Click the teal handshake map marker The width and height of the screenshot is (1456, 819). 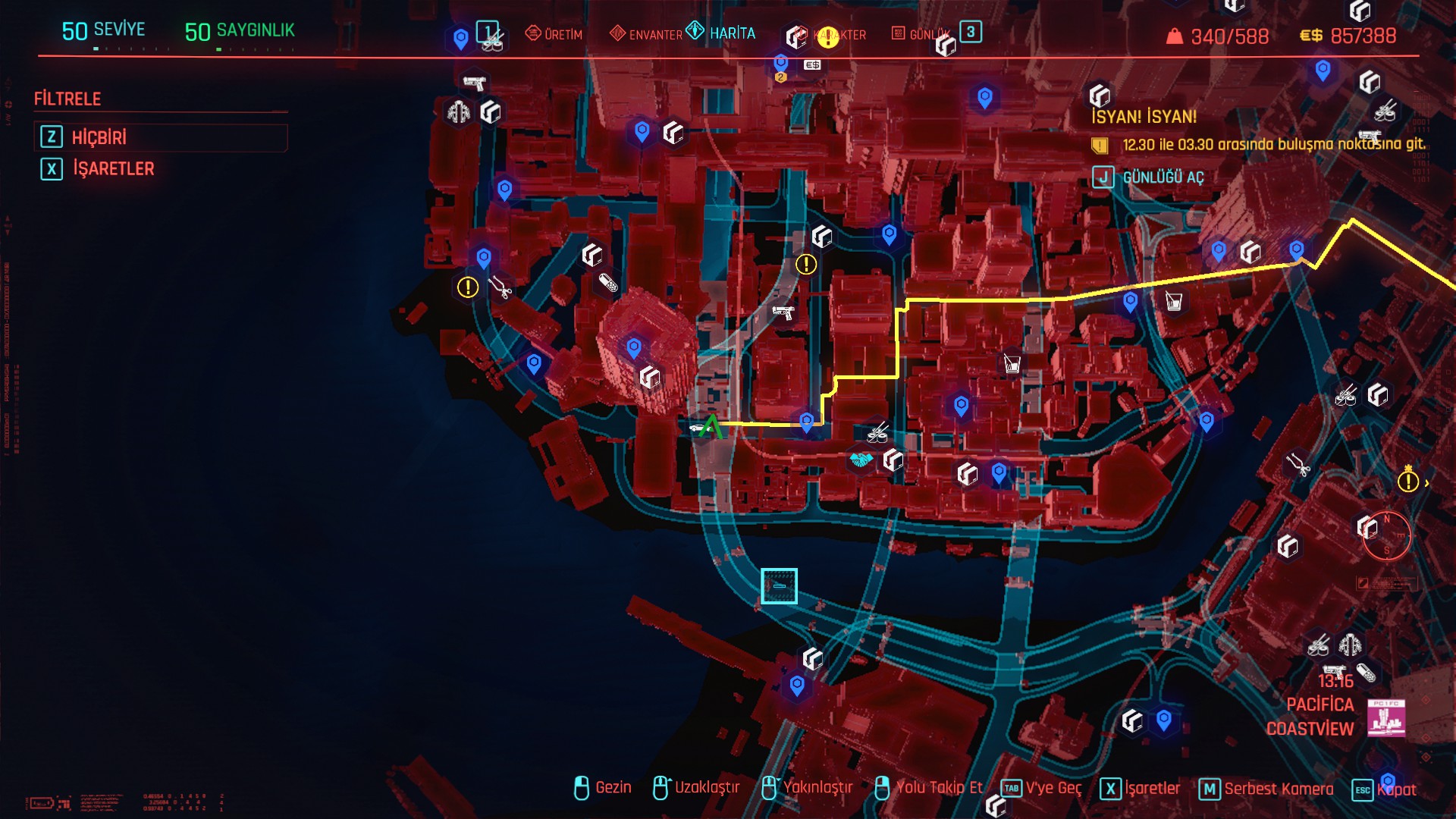[860, 460]
